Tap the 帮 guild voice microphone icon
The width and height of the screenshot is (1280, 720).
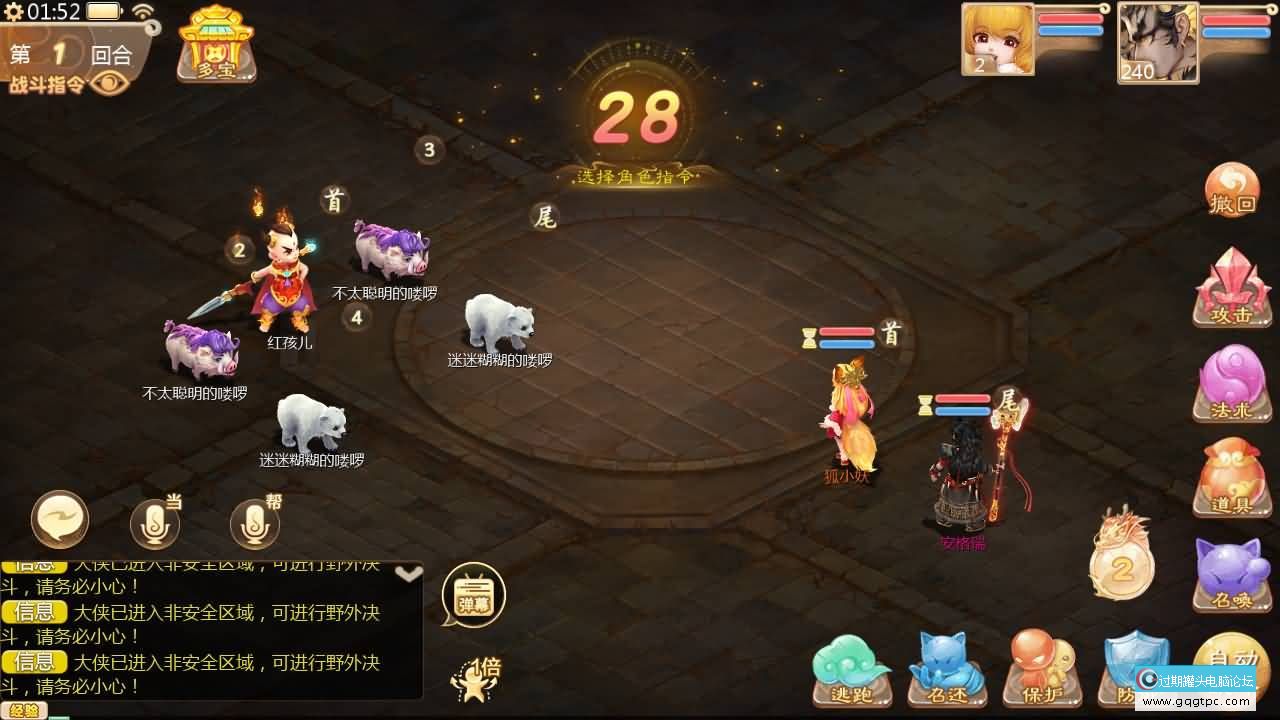(253, 521)
